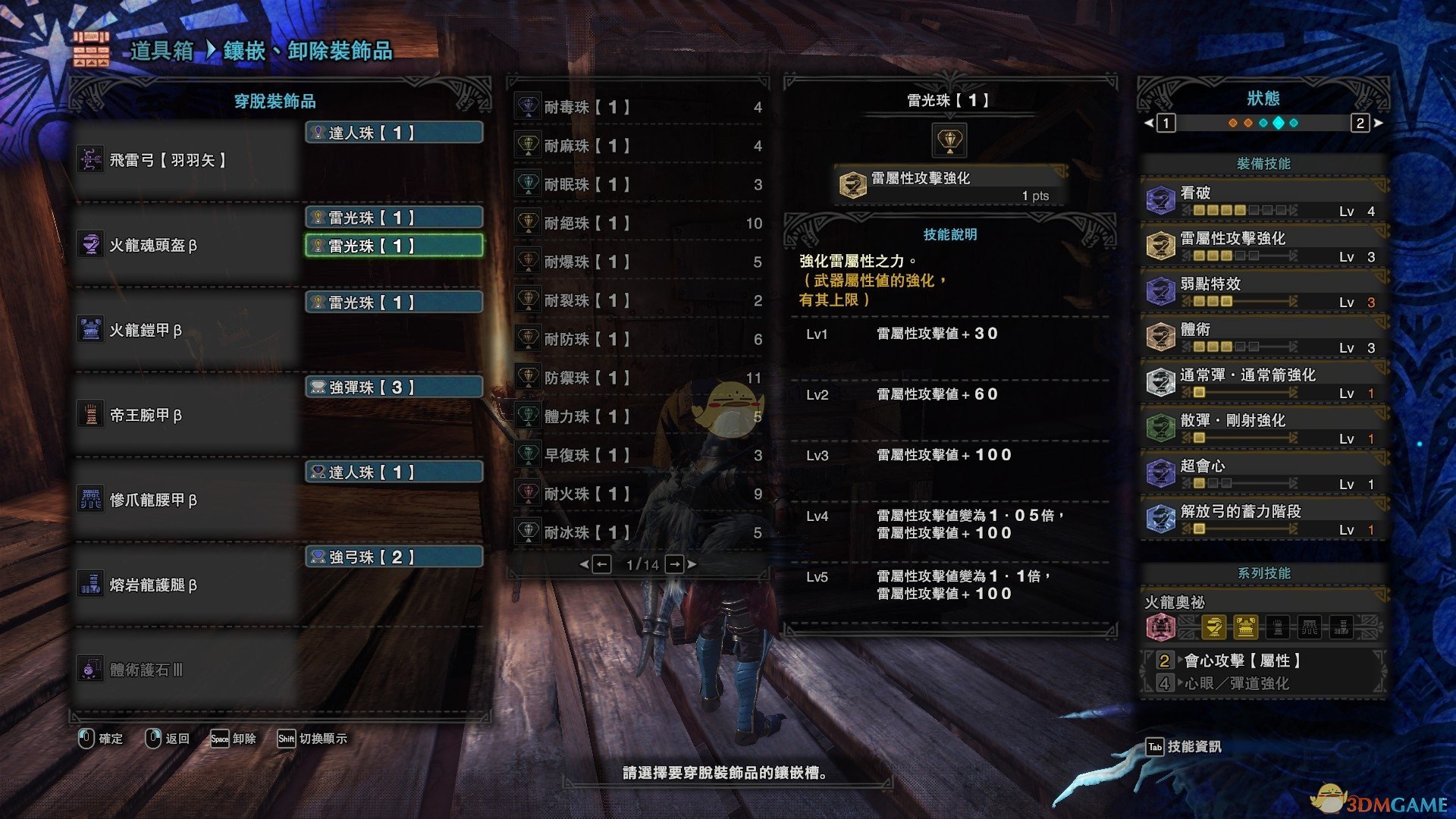This screenshot has width=1456, height=819.
Task: Choose the 強彈珠【3】 decoration slot
Action: tap(394, 388)
